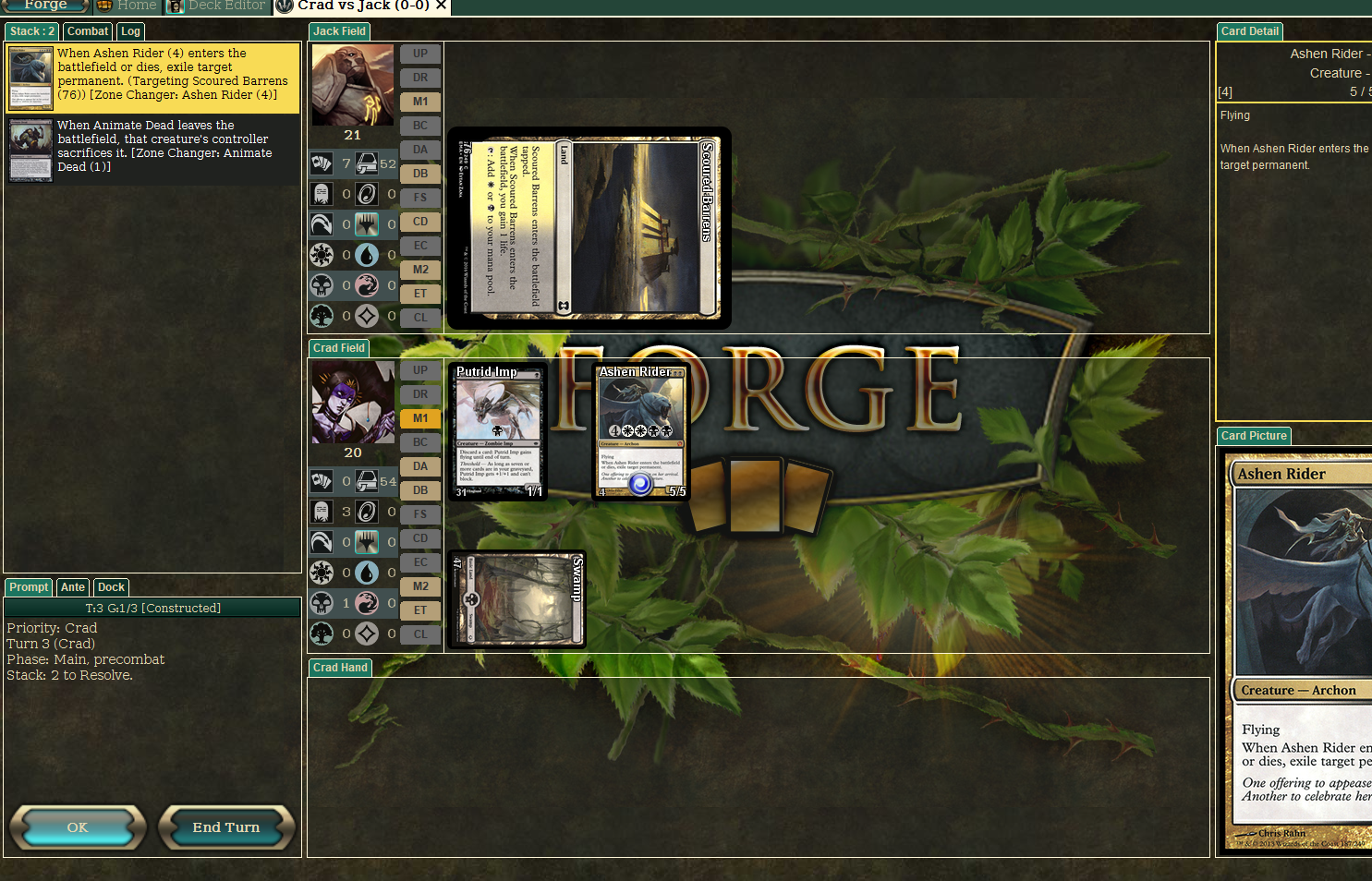Open the Prompt tab

point(29,587)
